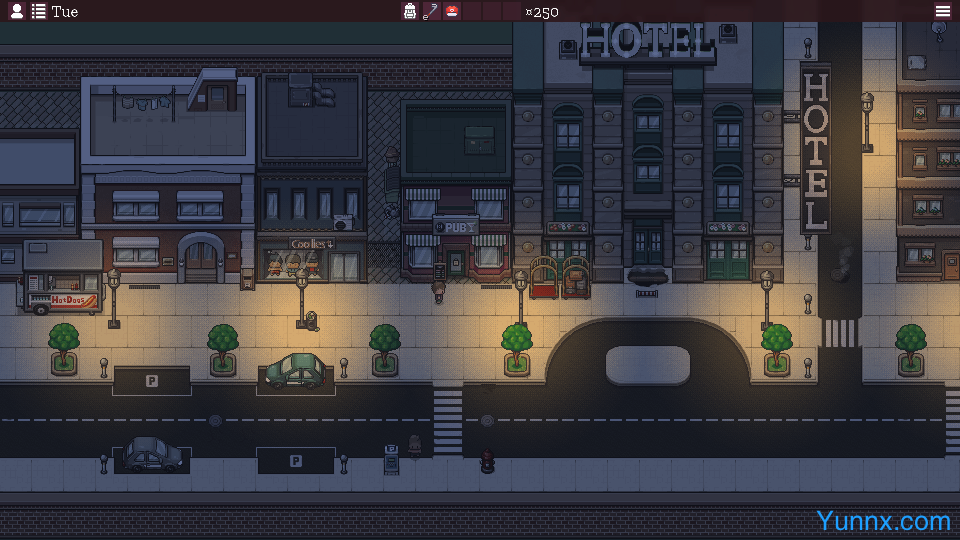Image resolution: width=960 pixels, height=540 pixels.
Task: Open the hamburger menu
Action: pos(942,11)
